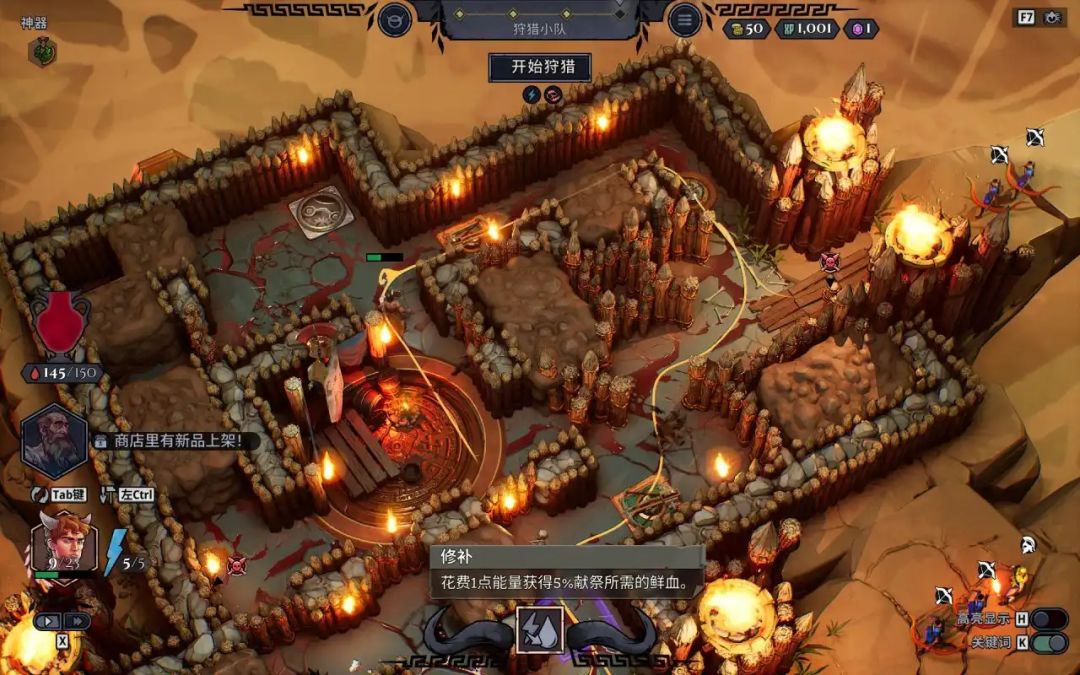The image size is (1080, 675).
Task: Click the gold coin counter
Action: point(745,28)
